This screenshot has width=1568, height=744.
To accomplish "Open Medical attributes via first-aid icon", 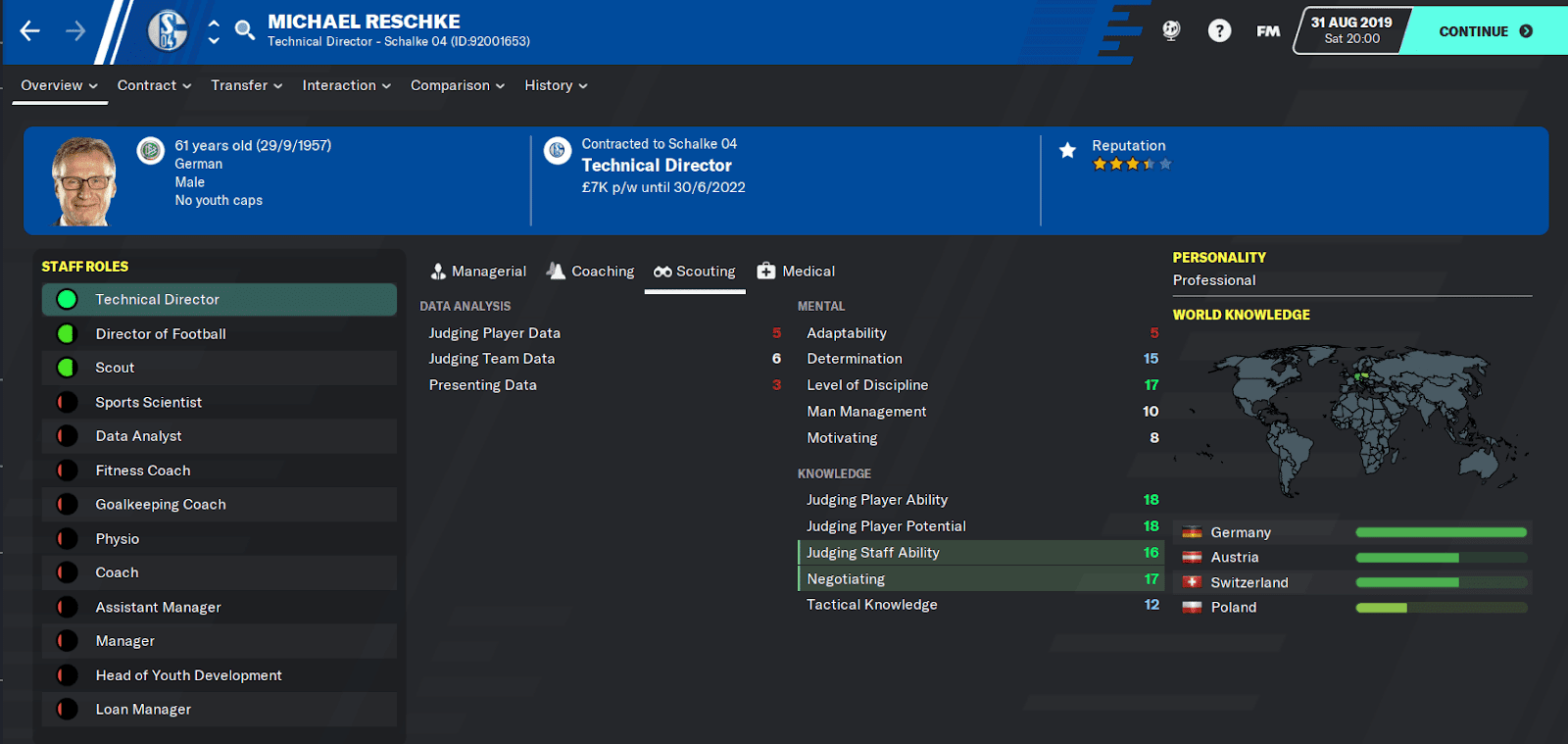I will click(764, 271).
